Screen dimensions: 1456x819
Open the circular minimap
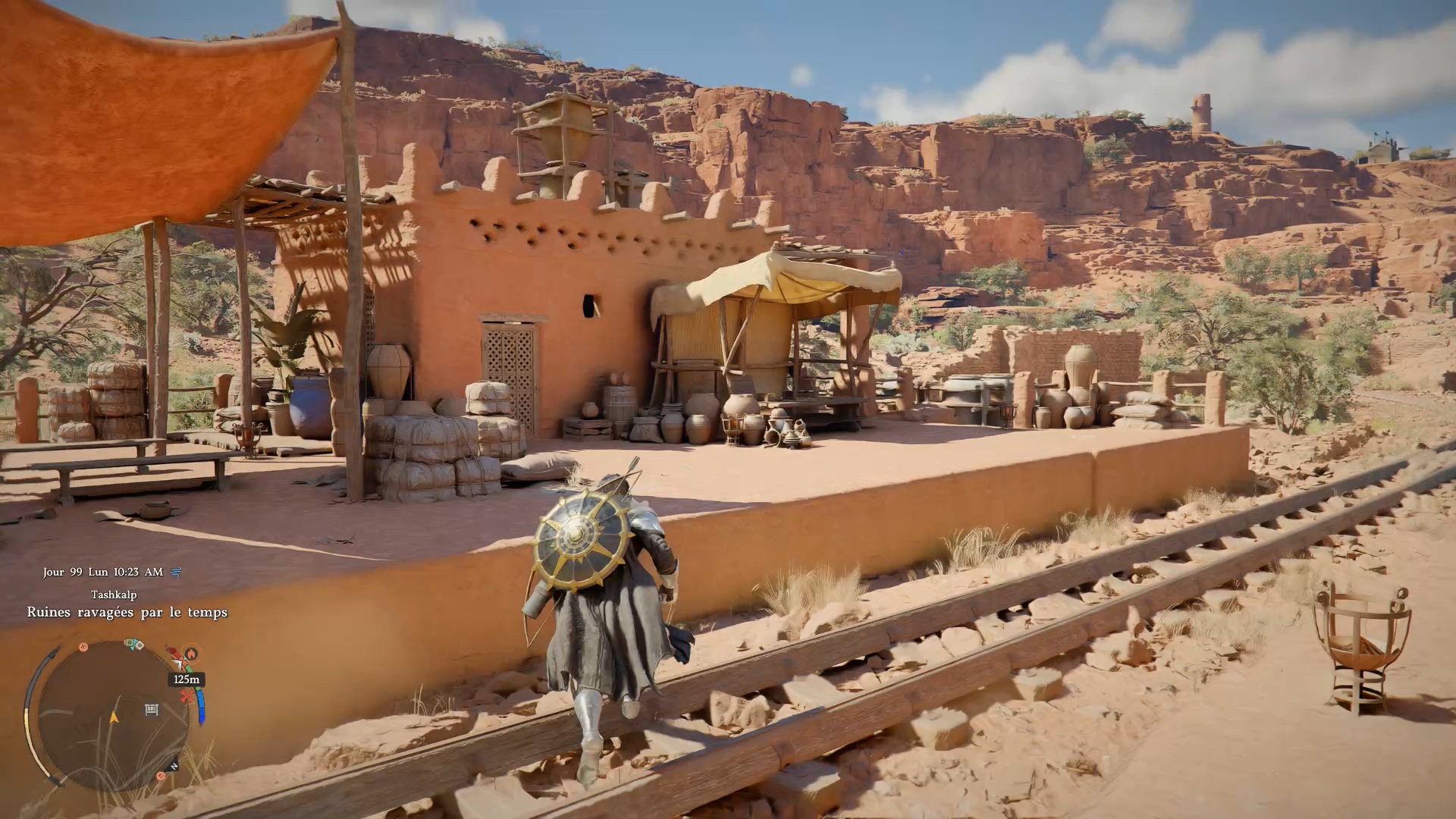click(114, 717)
